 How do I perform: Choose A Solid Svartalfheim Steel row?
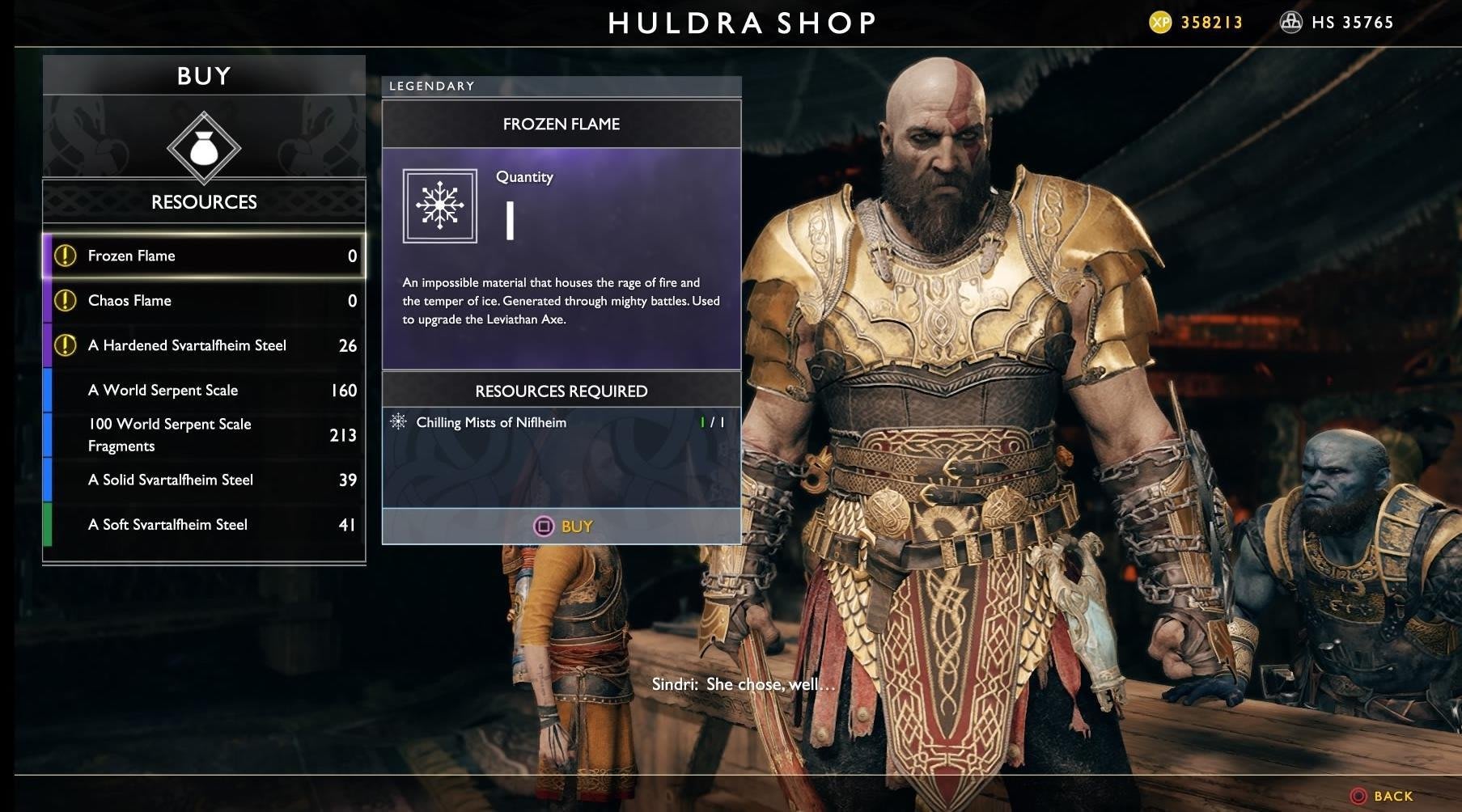tap(204, 480)
